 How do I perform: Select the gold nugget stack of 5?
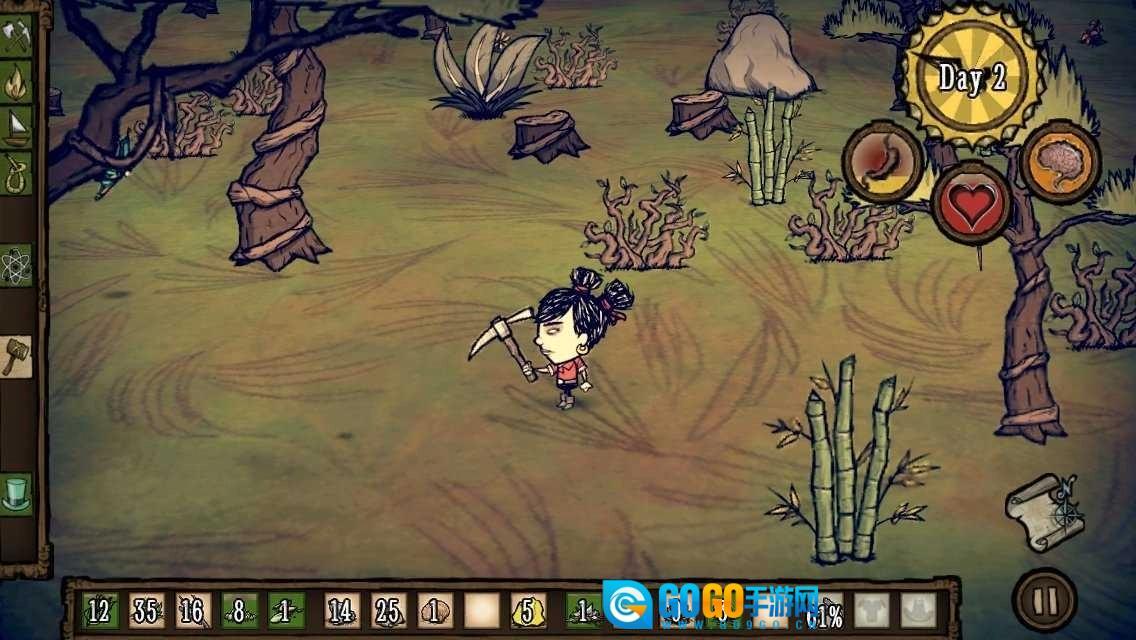(528, 609)
